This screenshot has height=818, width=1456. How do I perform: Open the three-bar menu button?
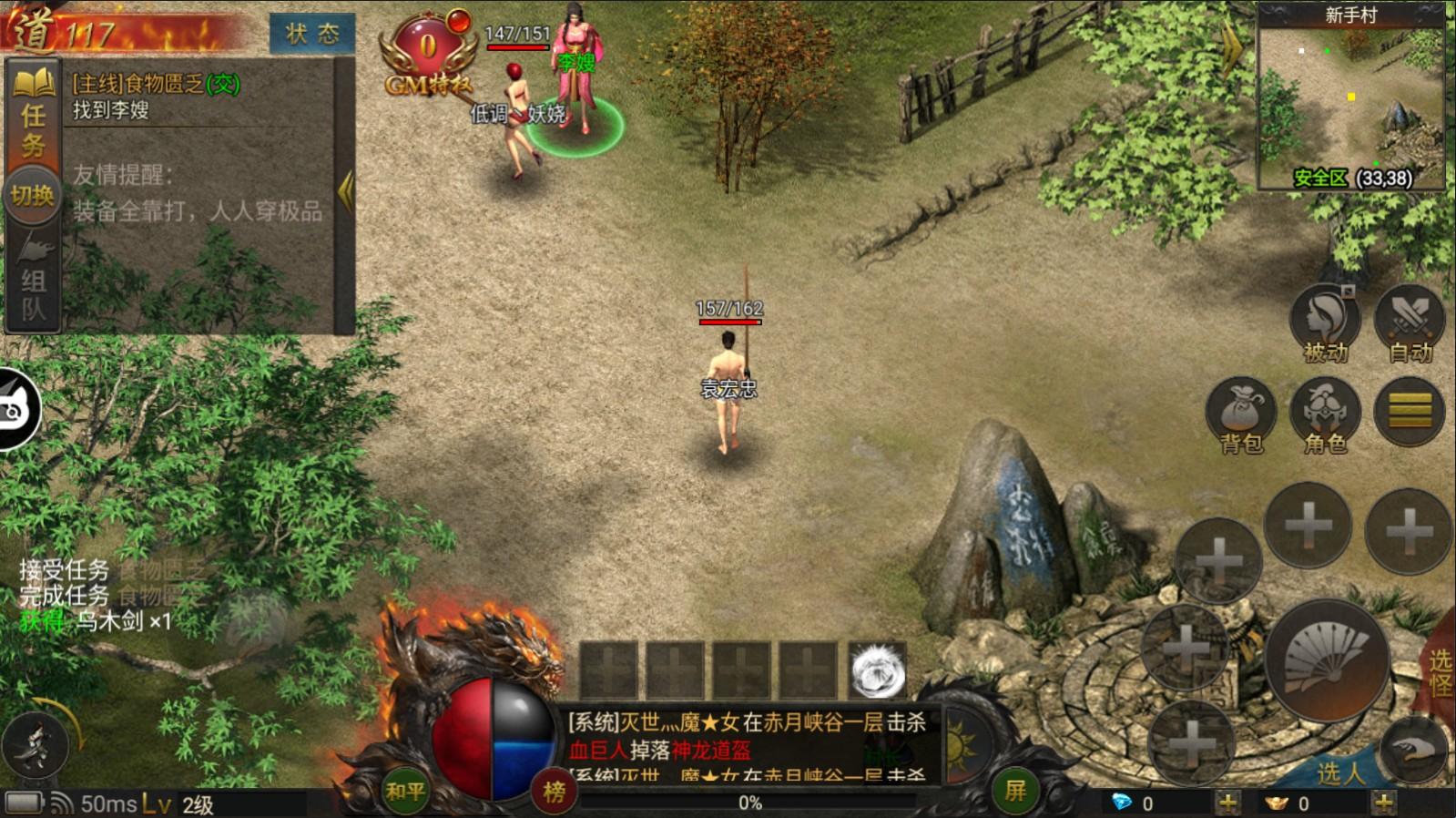[x=1410, y=412]
